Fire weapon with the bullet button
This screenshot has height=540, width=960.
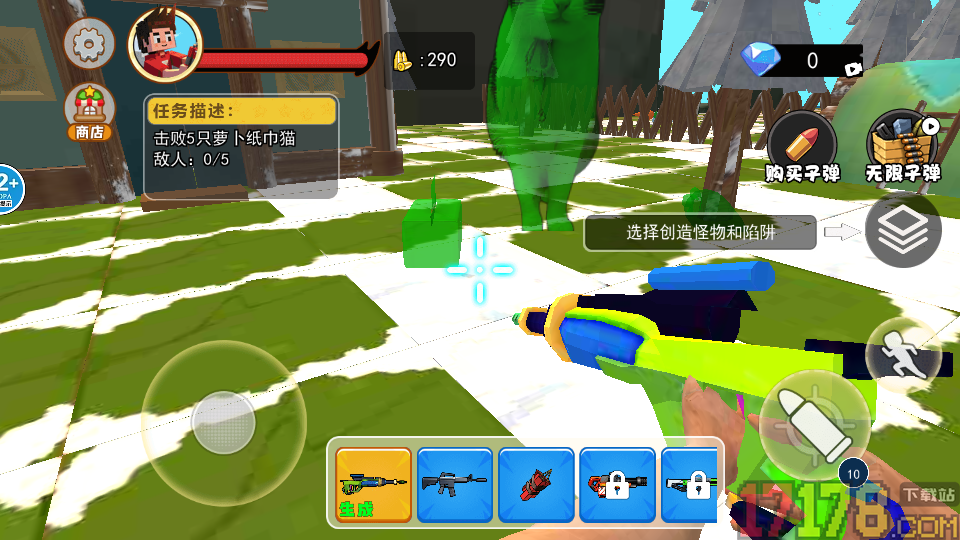coord(814,416)
